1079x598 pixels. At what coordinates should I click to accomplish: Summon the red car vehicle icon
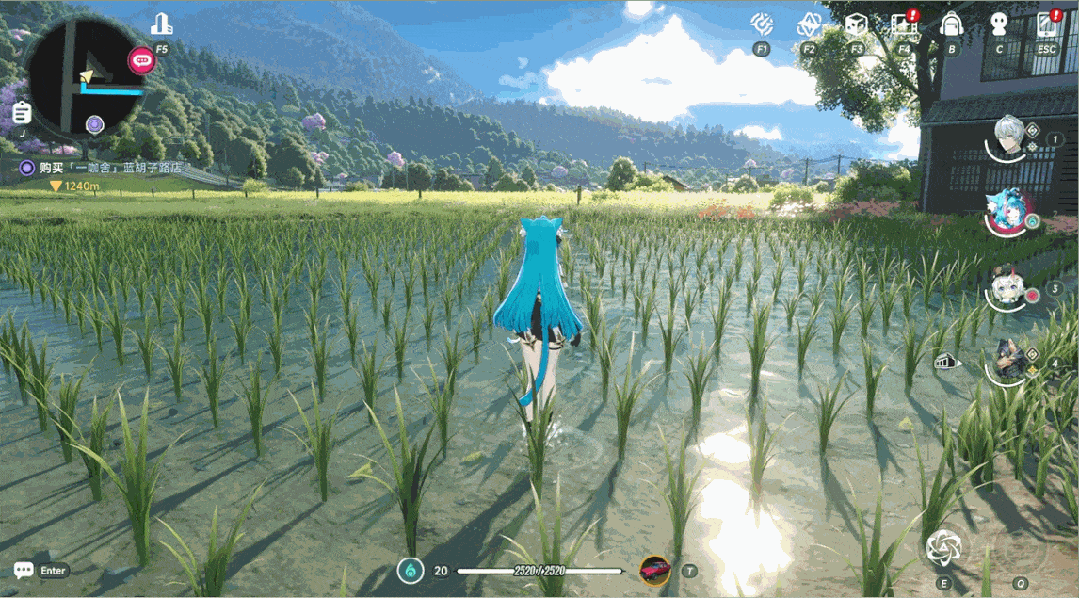tap(654, 570)
